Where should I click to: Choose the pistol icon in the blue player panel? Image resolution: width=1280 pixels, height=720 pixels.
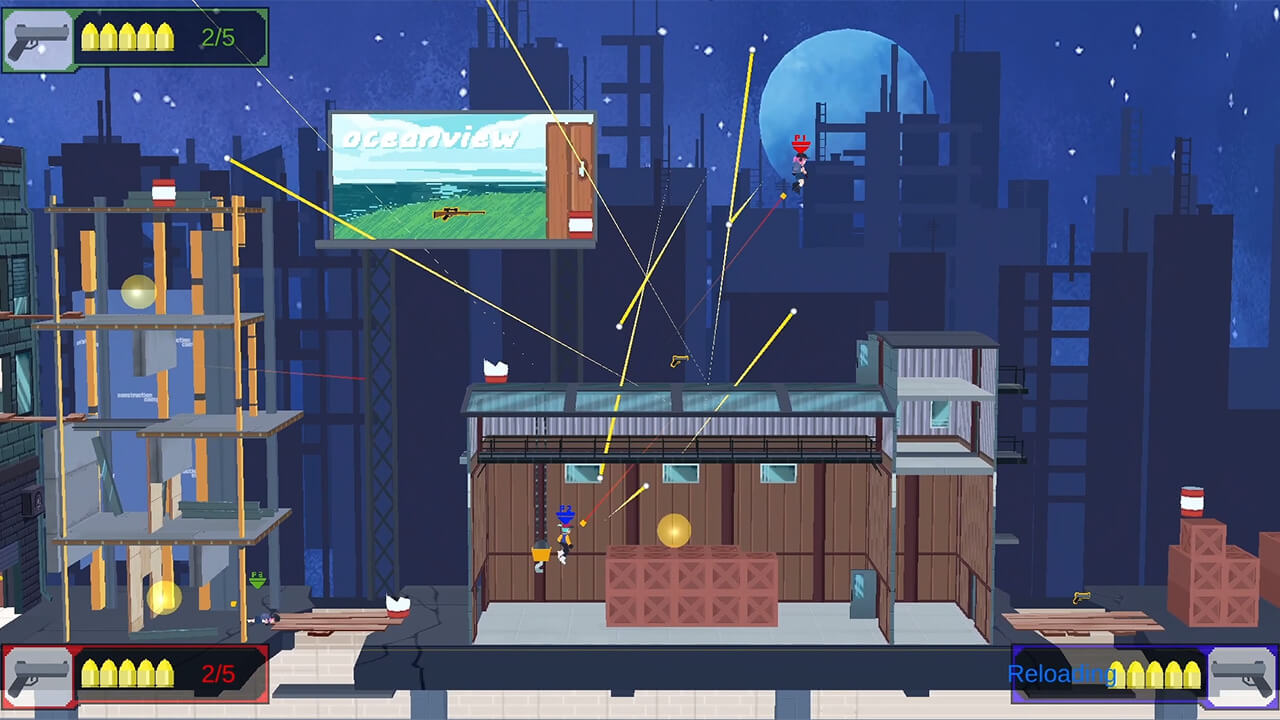point(1242,675)
